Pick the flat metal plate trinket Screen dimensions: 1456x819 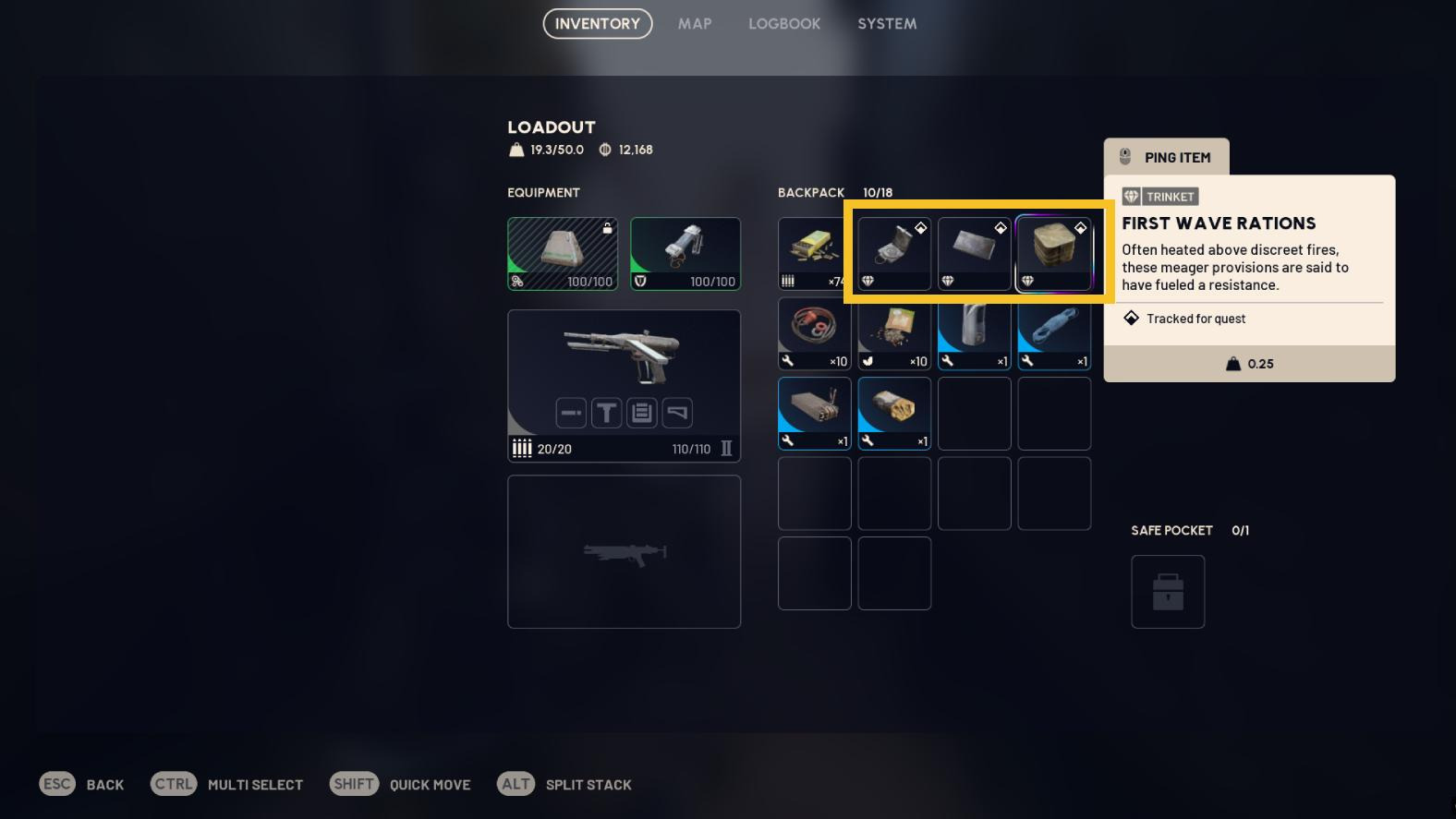tap(974, 254)
